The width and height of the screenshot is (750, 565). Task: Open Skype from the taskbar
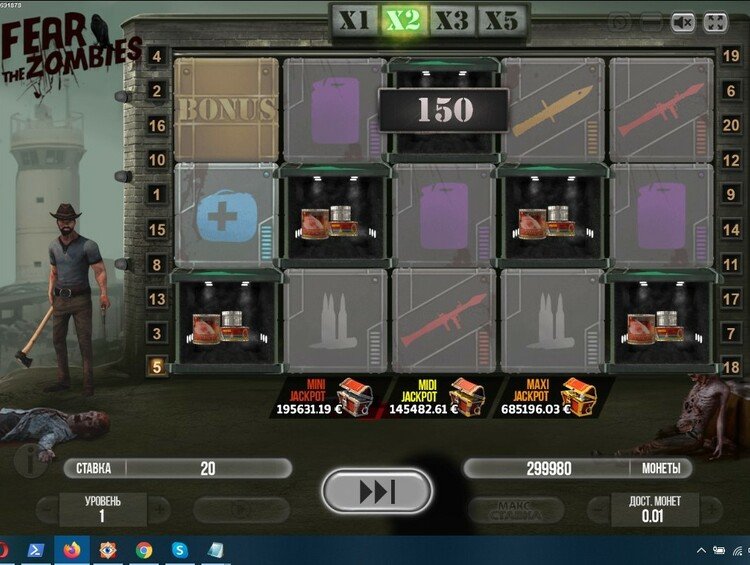tap(179, 549)
